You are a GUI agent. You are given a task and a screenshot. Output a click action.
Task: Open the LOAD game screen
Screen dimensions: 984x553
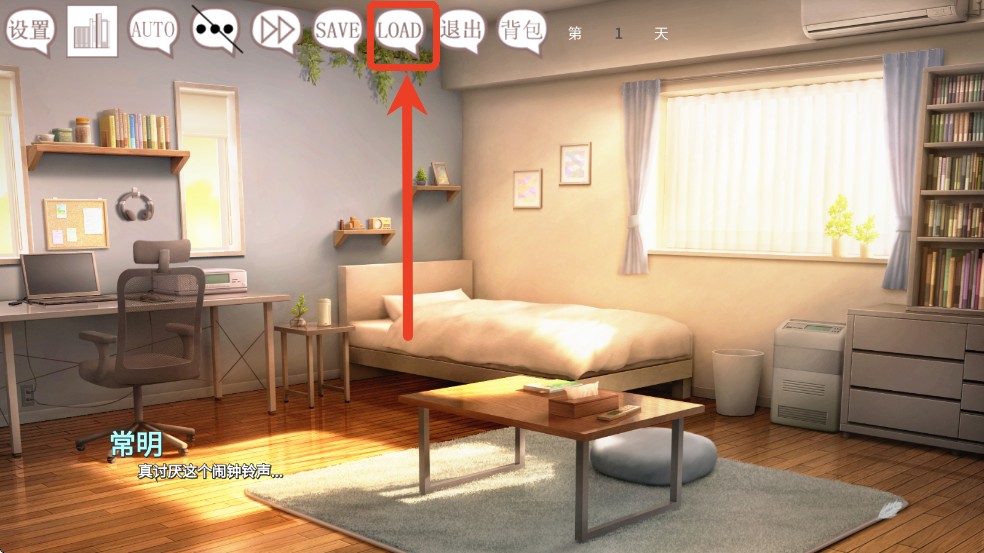(x=399, y=30)
